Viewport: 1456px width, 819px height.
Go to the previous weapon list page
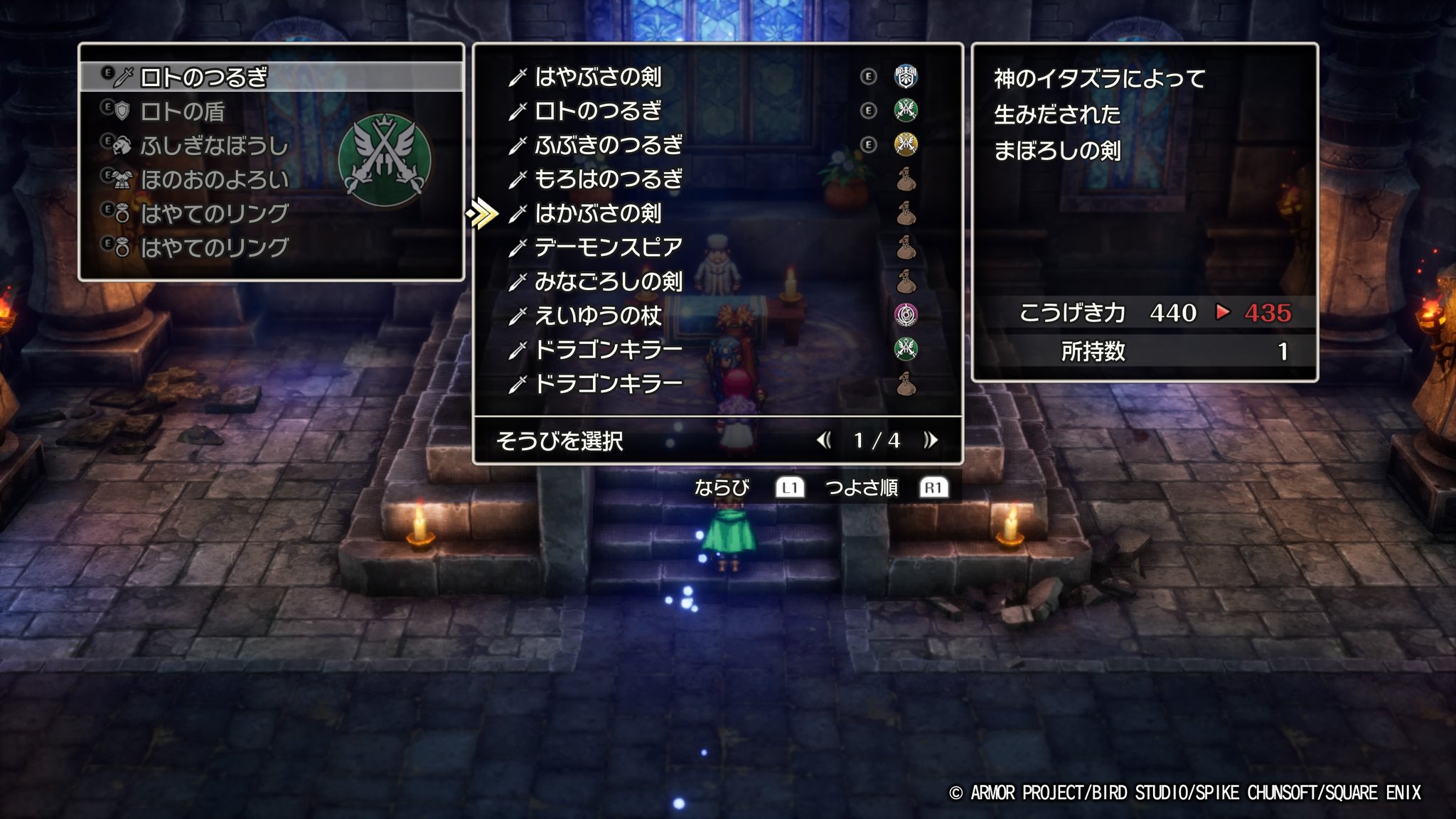tap(824, 441)
